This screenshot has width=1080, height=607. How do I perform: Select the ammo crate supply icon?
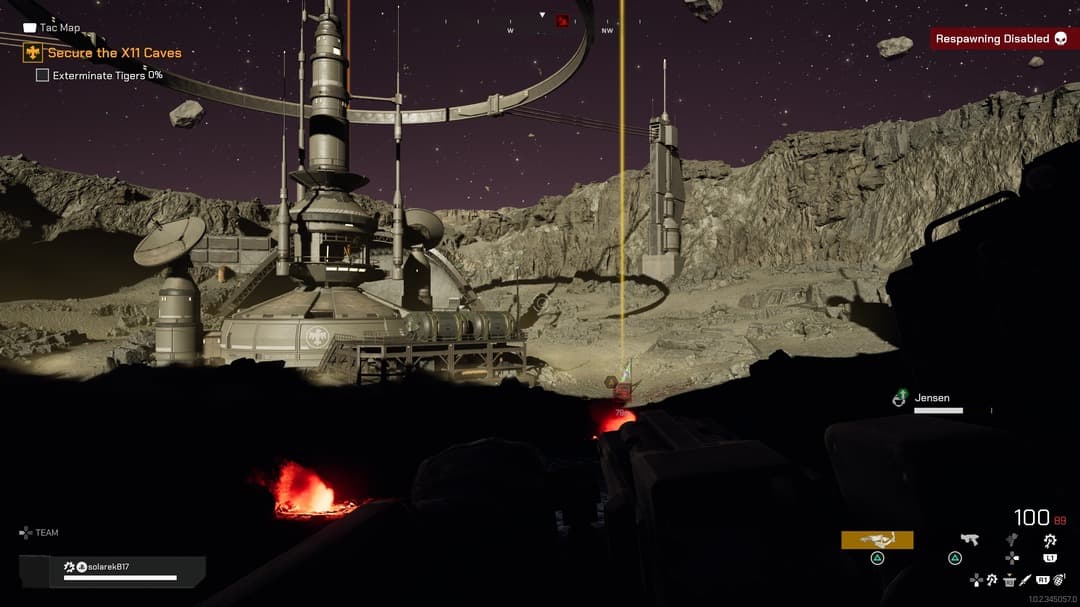tap(1009, 579)
